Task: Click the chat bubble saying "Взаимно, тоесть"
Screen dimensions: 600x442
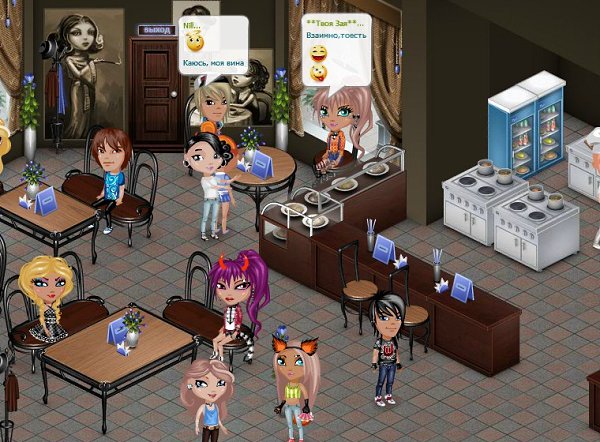Action: pos(334,47)
